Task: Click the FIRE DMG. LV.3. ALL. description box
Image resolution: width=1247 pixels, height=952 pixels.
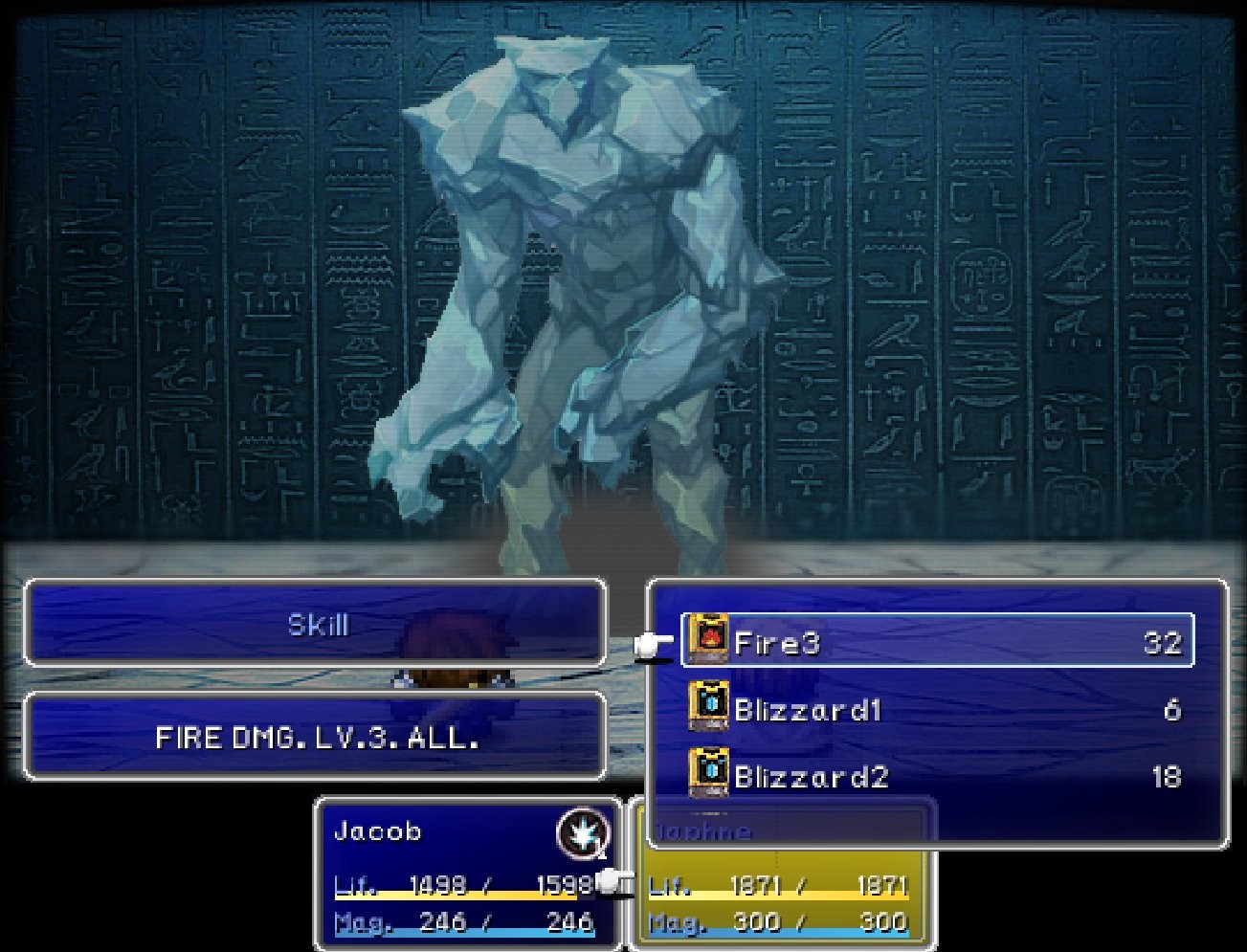Action: pyautogui.click(x=316, y=737)
